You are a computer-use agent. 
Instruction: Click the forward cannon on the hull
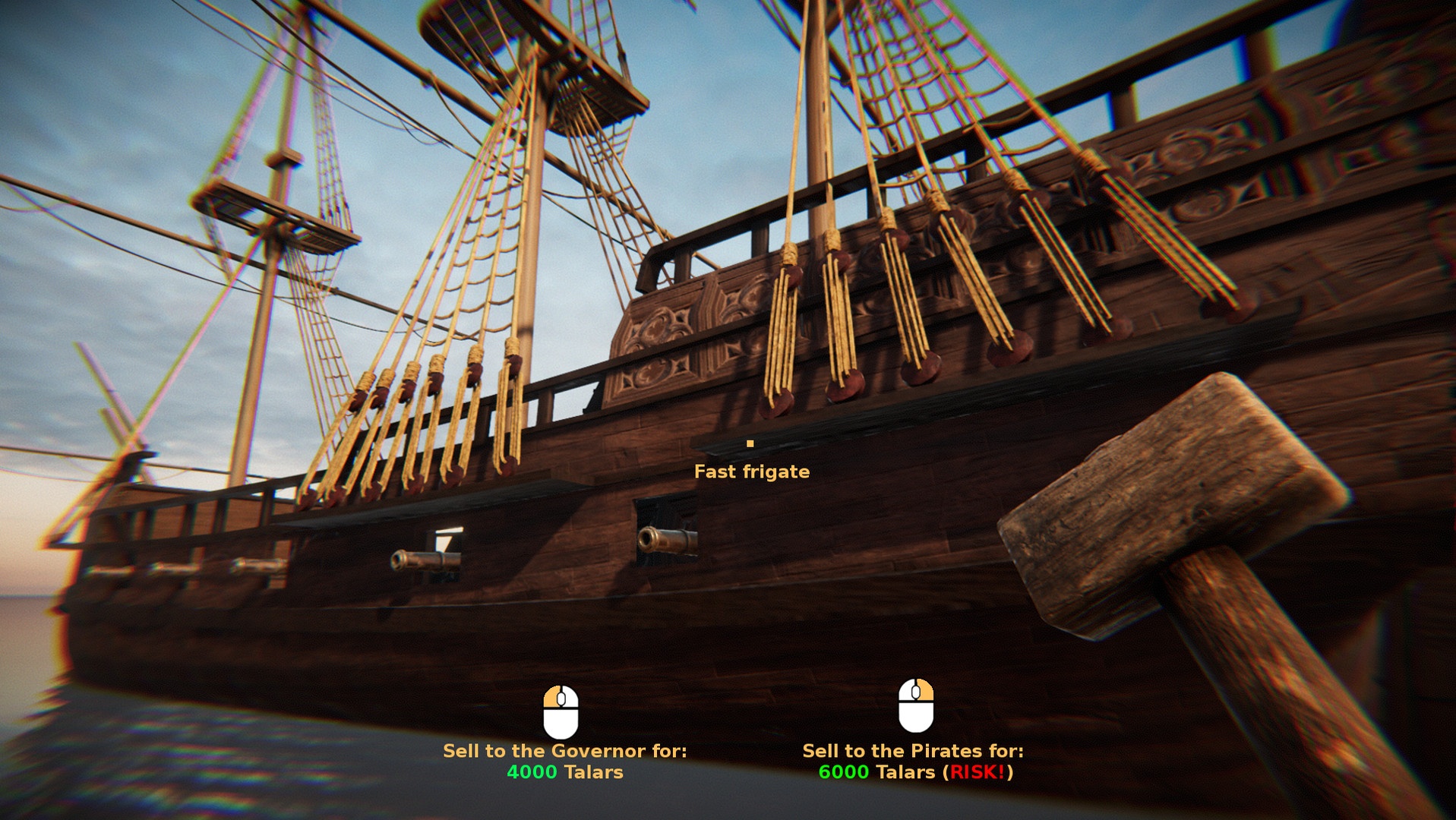coord(423,559)
